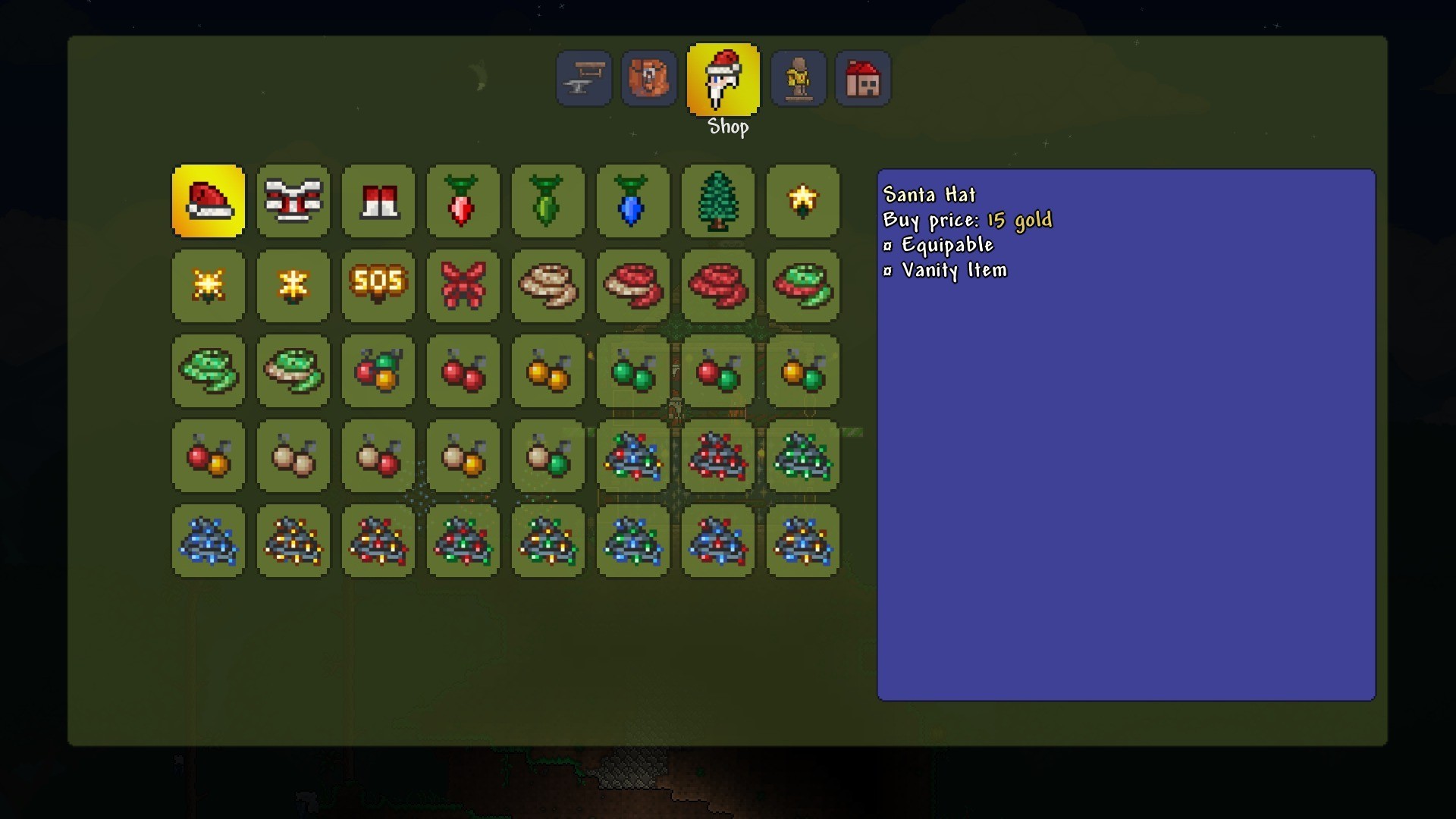Select the Santa Shirt item
The width and height of the screenshot is (1456, 819).
click(x=293, y=202)
